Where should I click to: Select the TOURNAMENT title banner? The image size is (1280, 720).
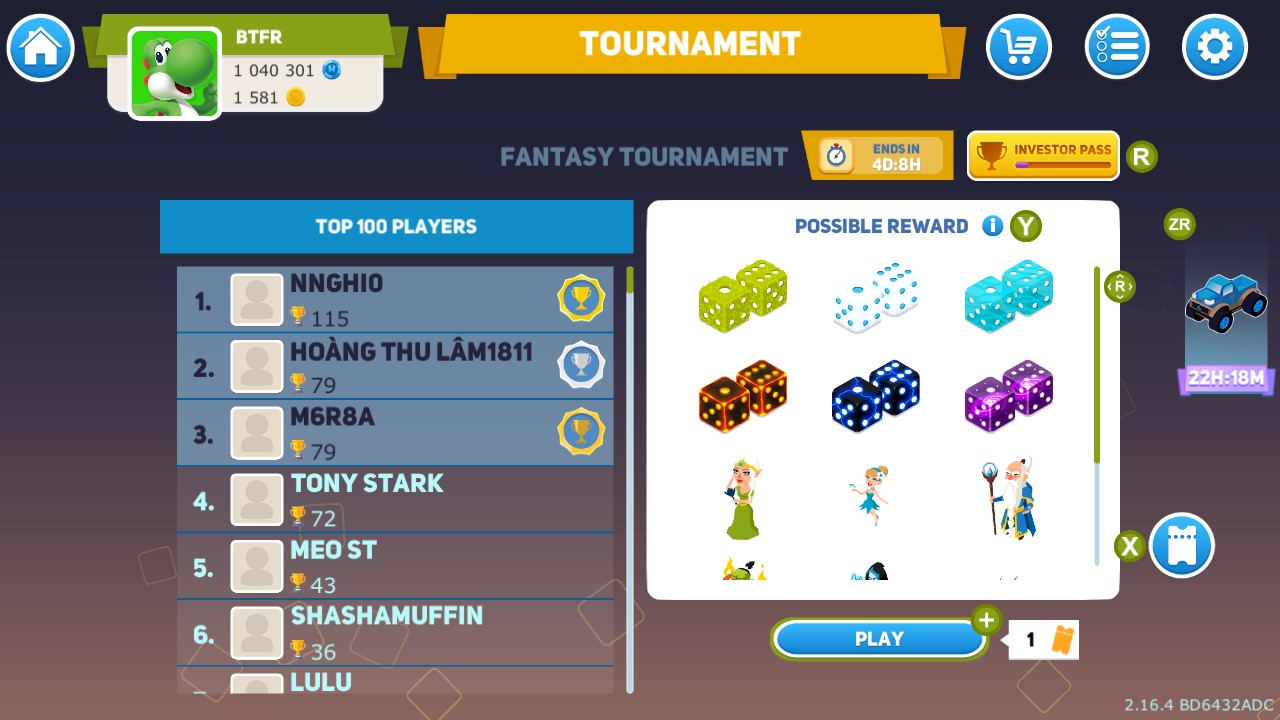[689, 43]
